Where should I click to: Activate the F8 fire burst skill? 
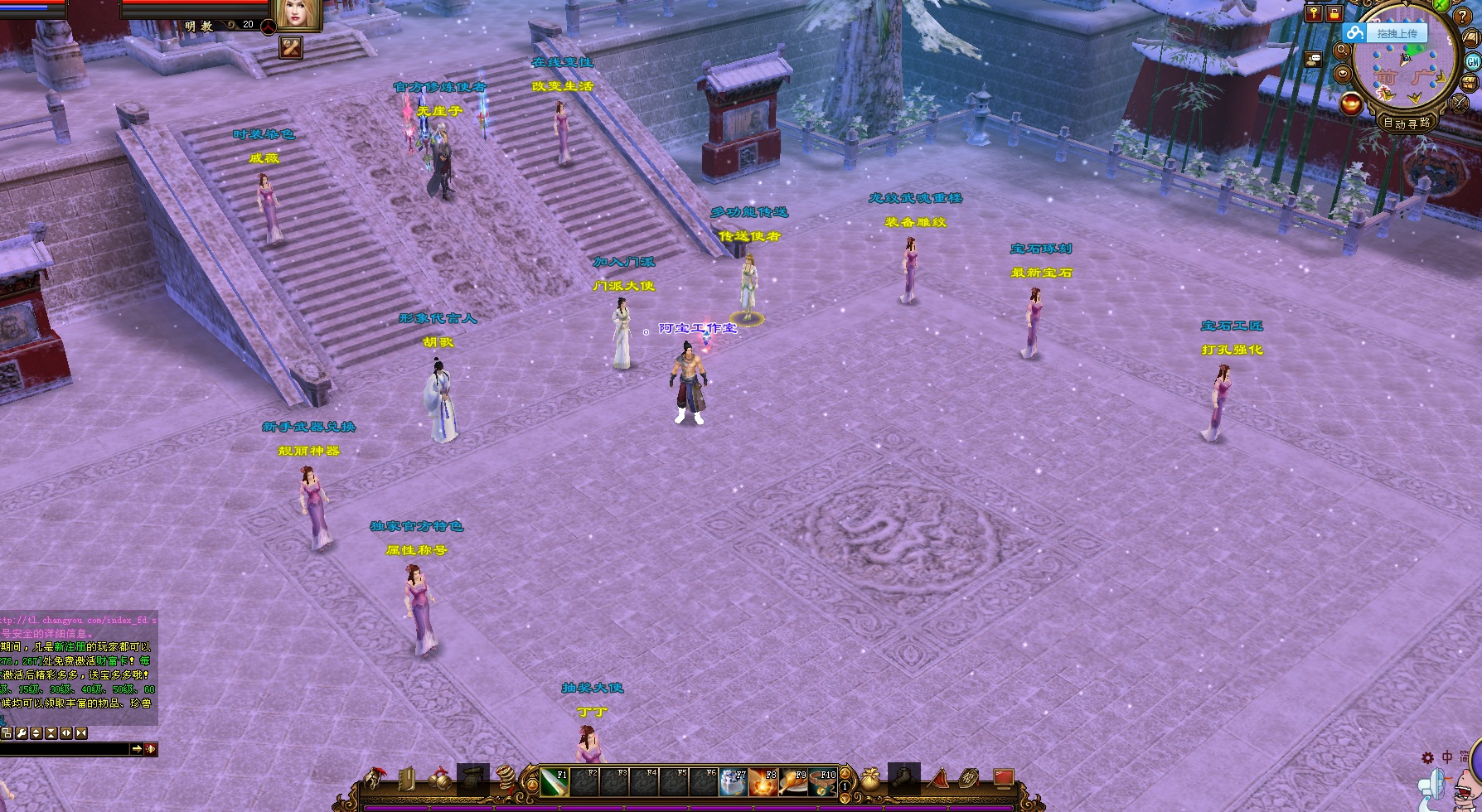pyautogui.click(x=763, y=782)
